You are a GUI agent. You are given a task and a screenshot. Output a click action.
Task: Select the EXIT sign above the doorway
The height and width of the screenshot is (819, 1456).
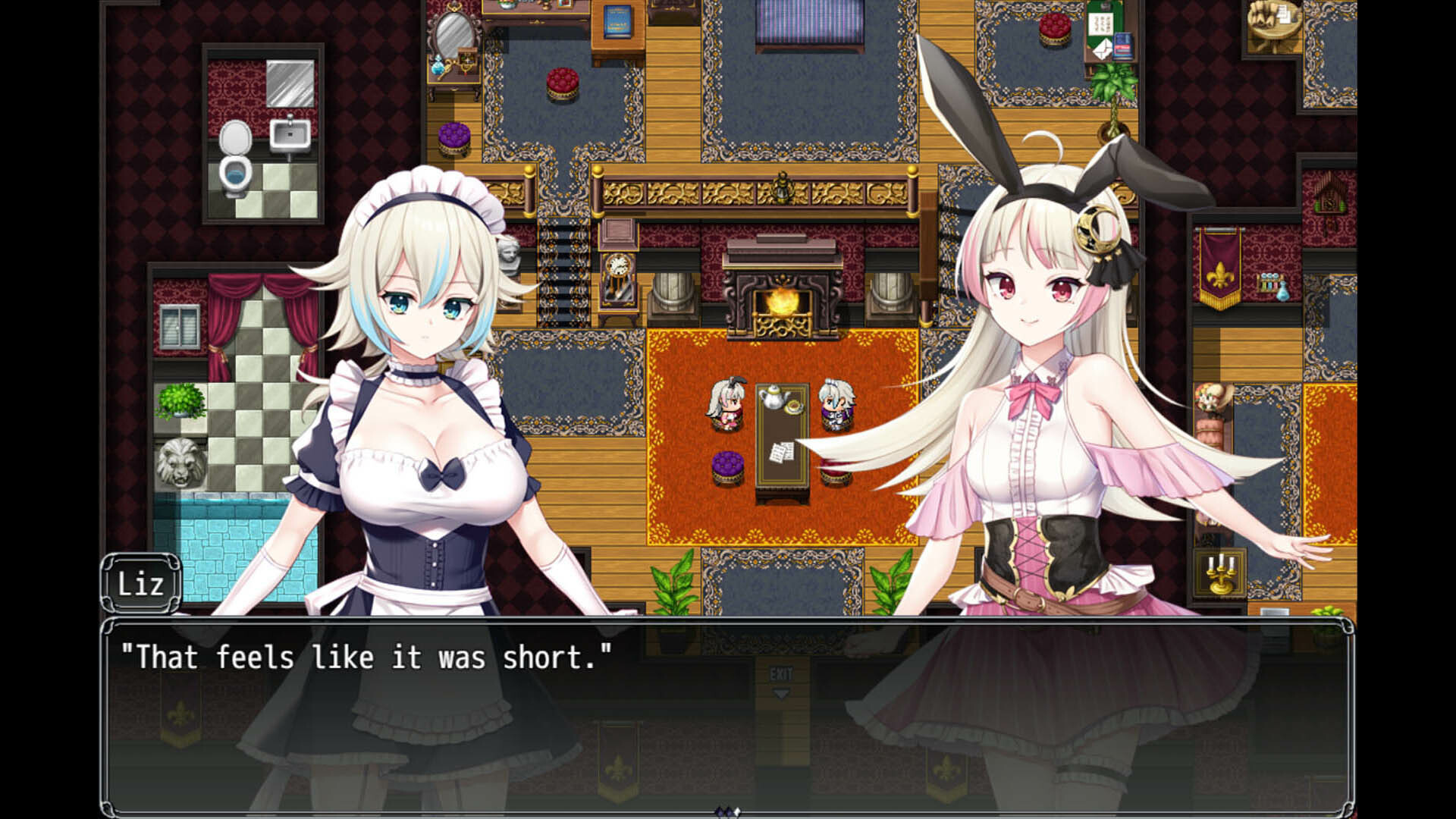point(780,674)
